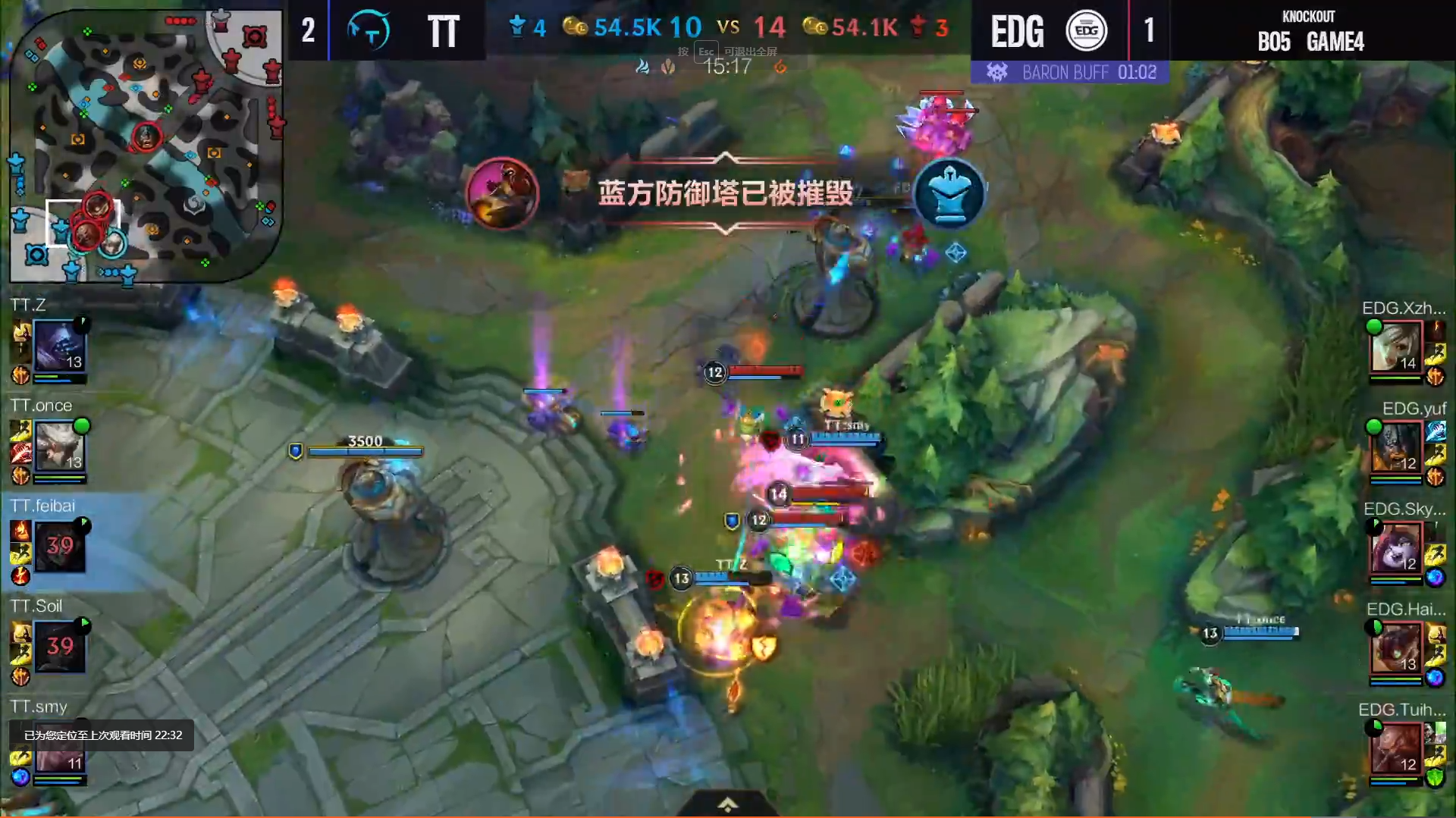Screen dimensions: 1456x818
Task: Select TT.once champion portrait
Action: [58, 446]
